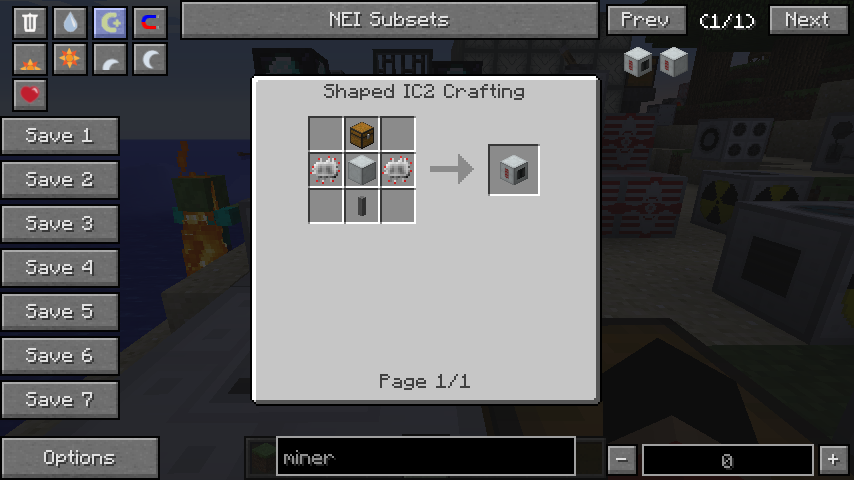Open the NEI Options menu
The image size is (854, 480).
coord(80,458)
